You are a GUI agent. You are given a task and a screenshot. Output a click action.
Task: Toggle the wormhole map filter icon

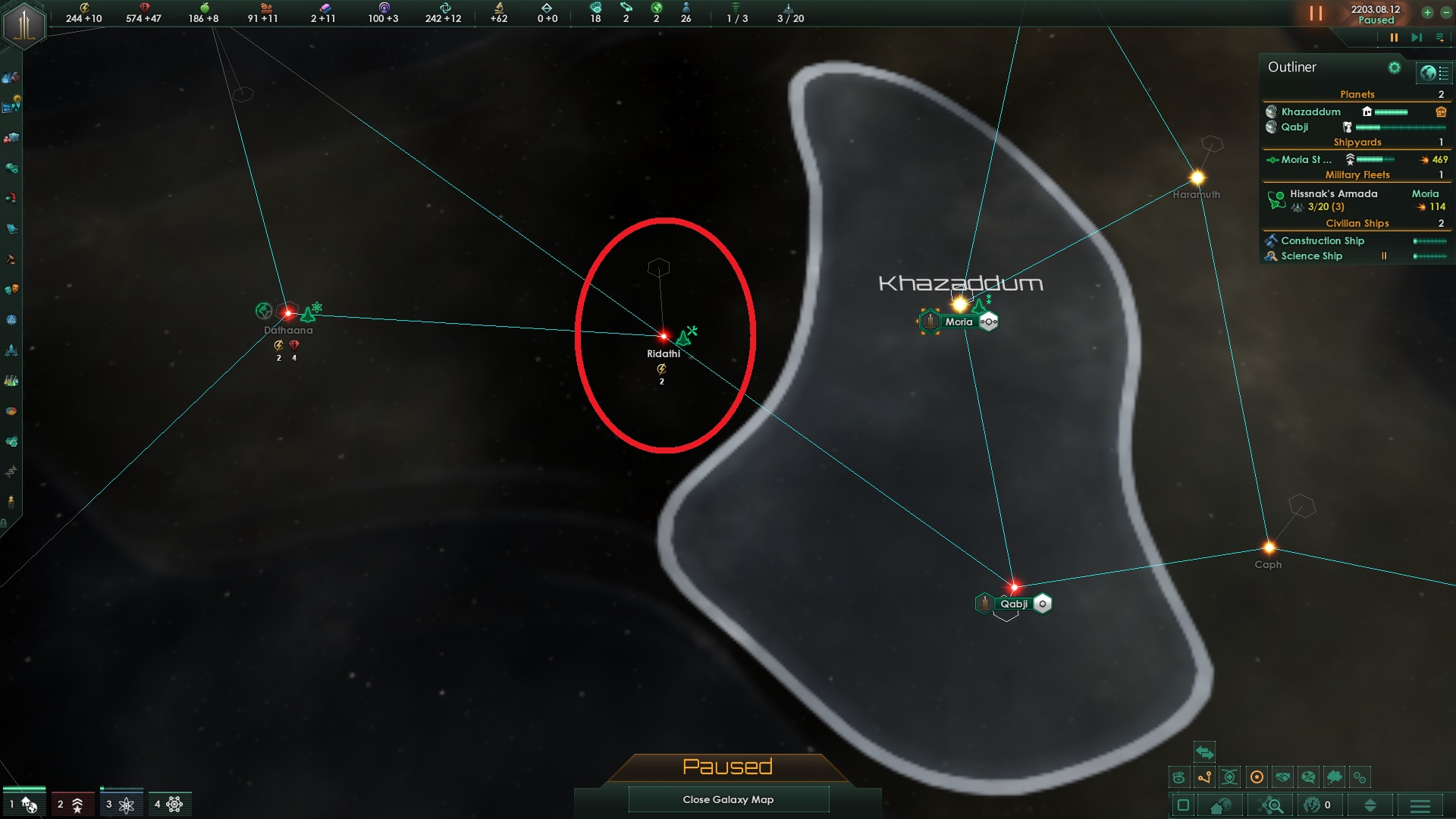click(1230, 776)
